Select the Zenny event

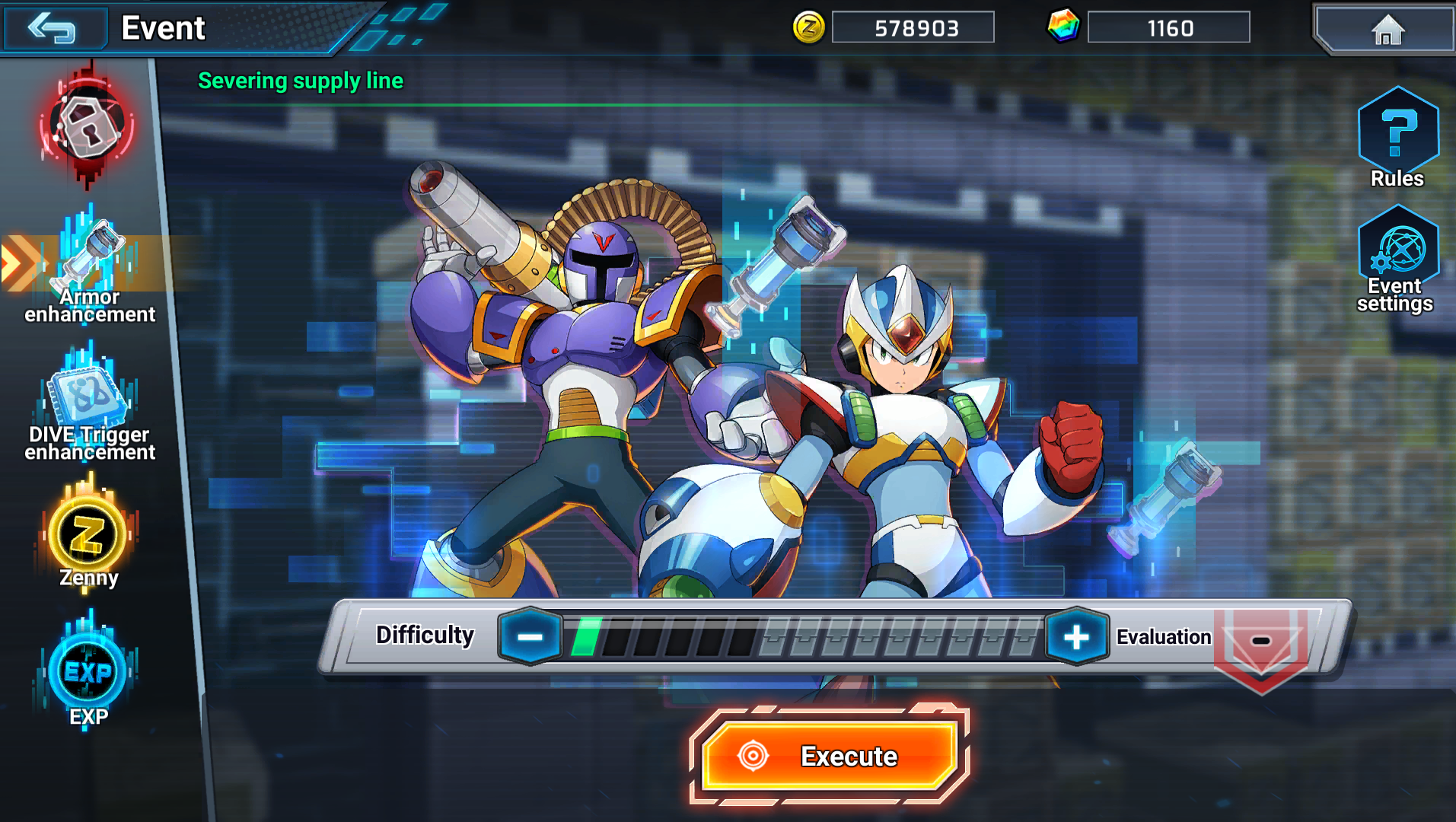[x=88, y=537]
